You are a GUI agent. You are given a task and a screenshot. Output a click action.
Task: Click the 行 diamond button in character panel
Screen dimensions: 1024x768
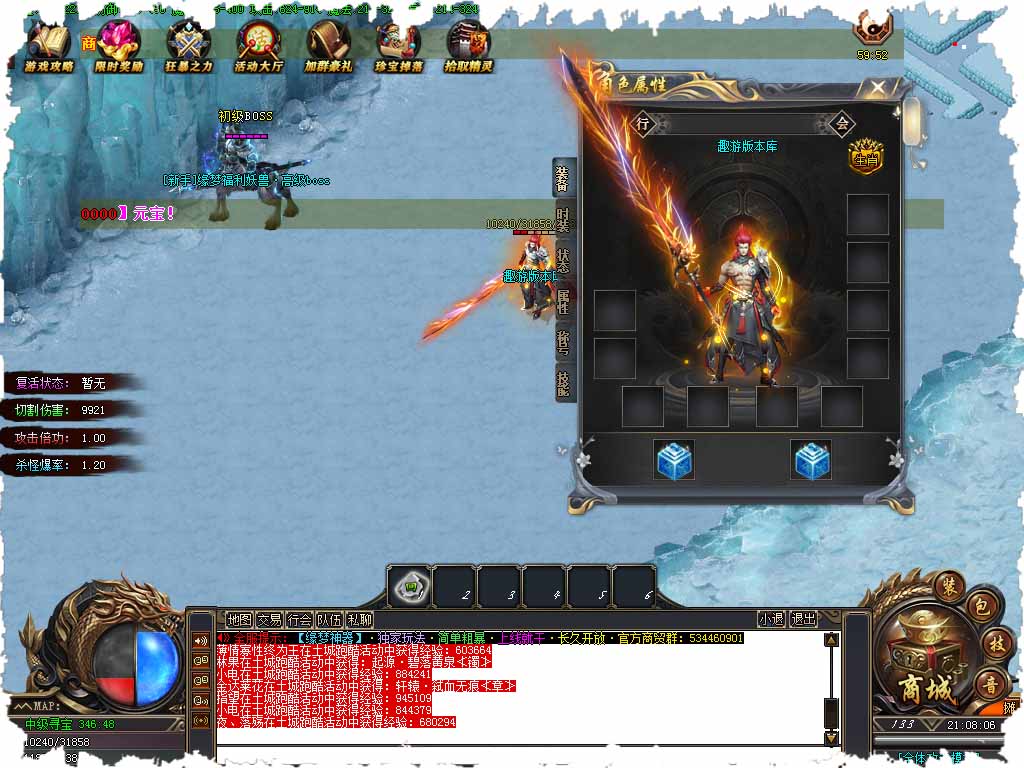pyautogui.click(x=643, y=124)
